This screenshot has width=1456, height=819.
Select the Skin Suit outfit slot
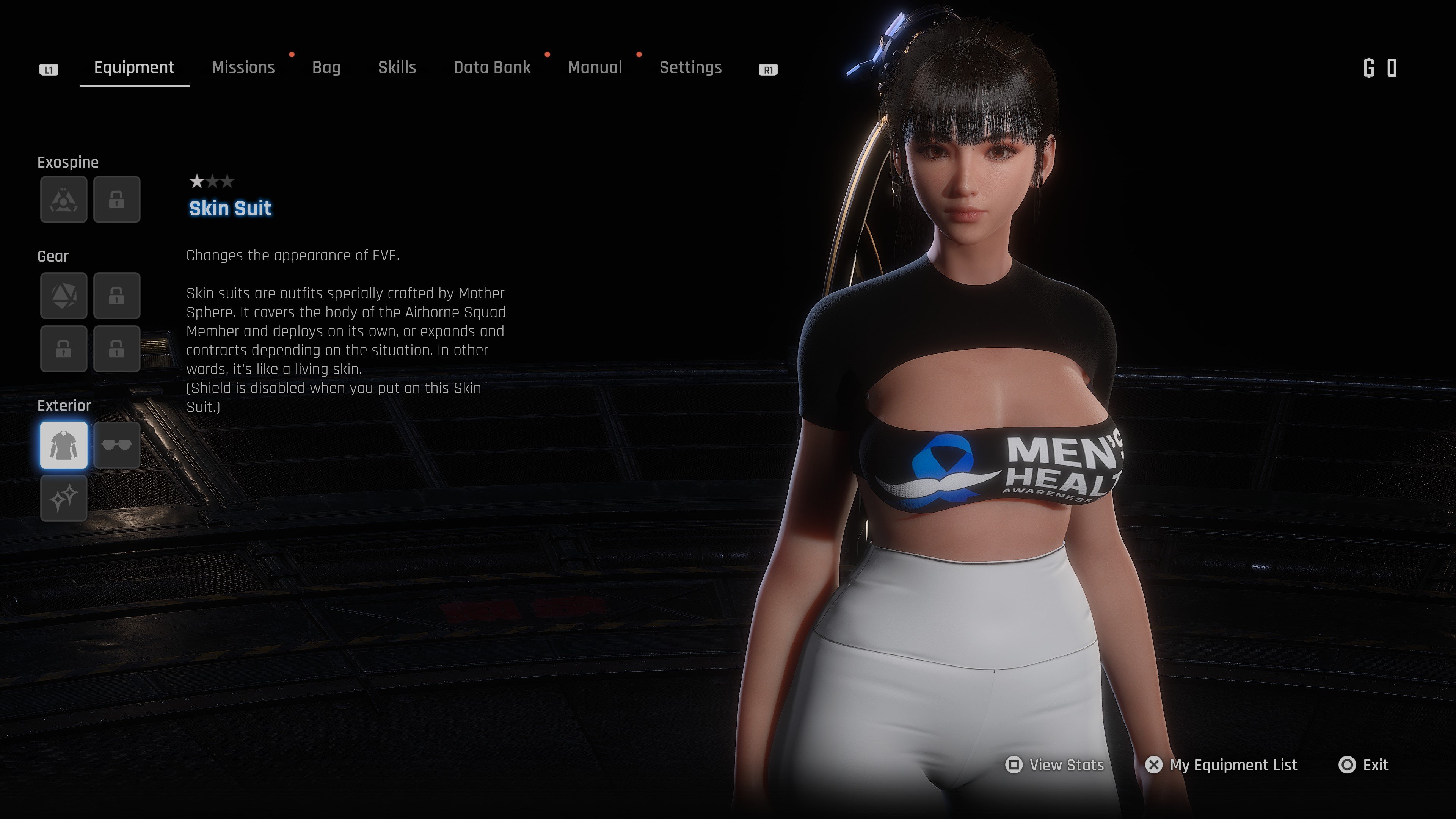tap(64, 446)
